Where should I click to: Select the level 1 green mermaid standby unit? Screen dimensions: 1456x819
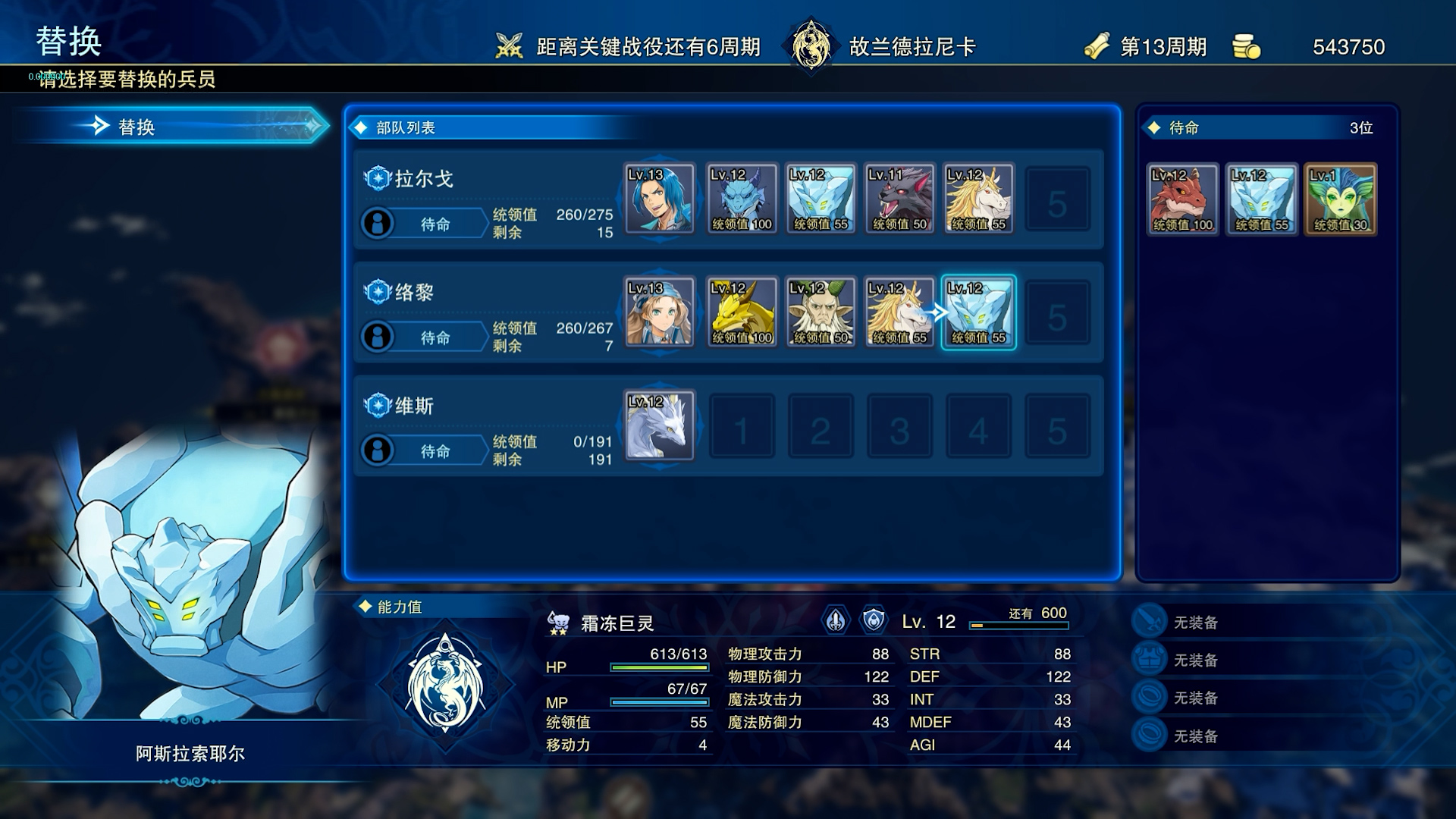click(1341, 199)
